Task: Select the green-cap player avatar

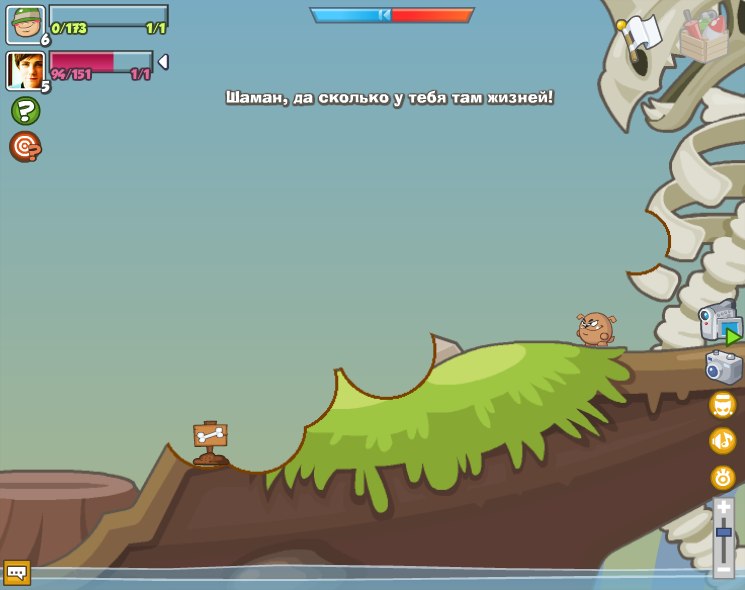Action: (x=25, y=25)
